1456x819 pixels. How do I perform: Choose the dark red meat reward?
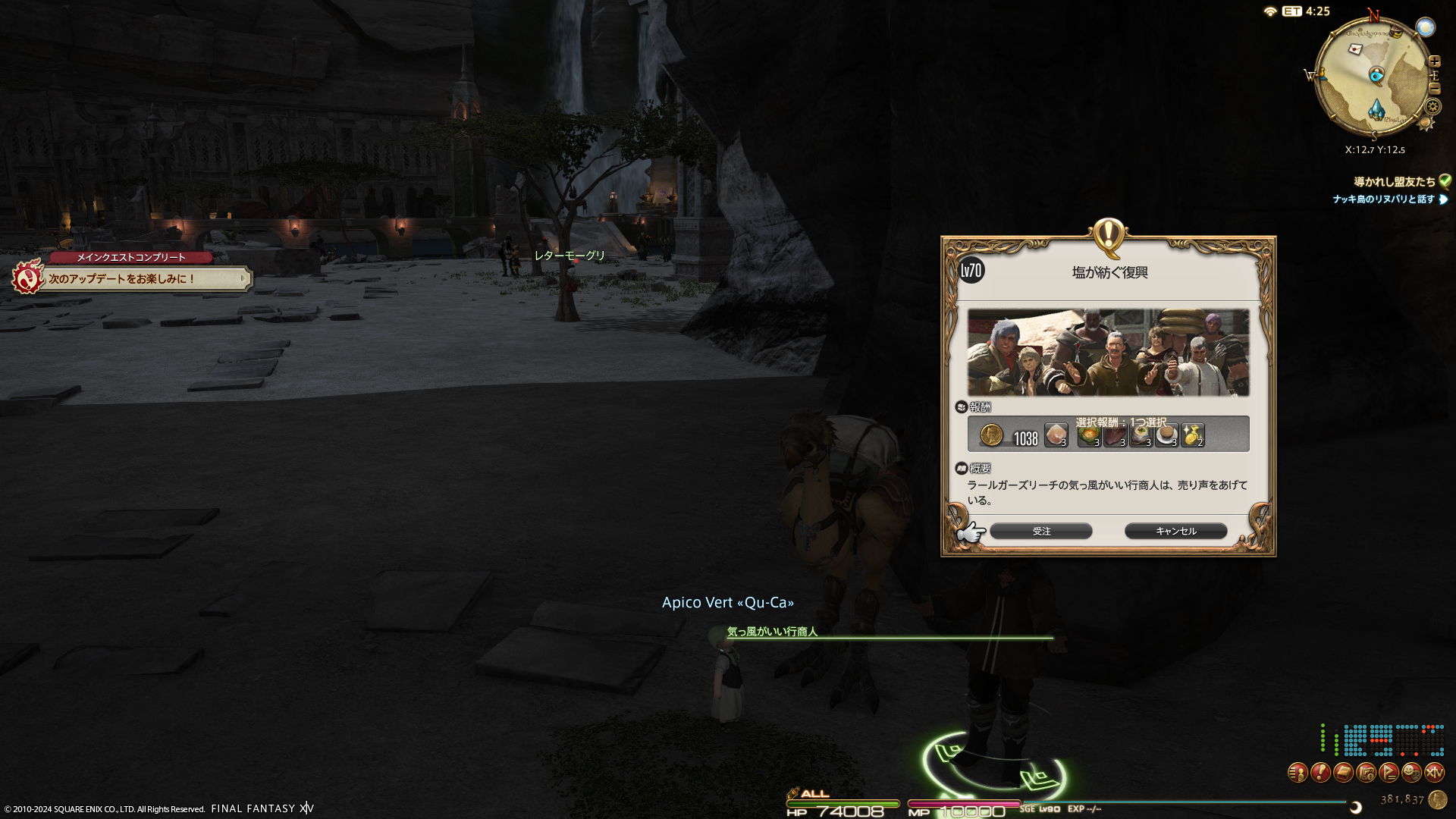[x=1115, y=436]
